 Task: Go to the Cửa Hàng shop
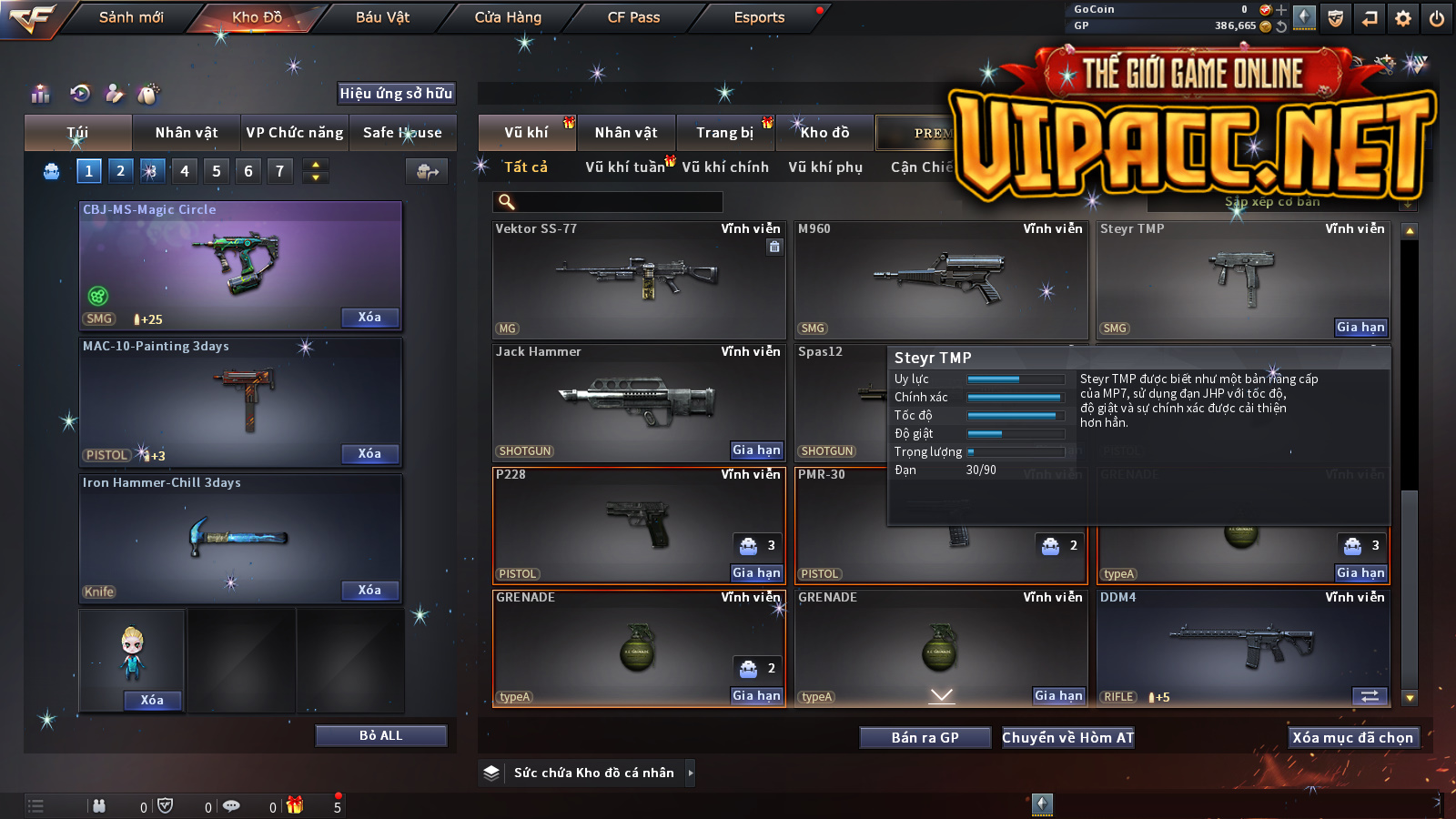(508, 17)
